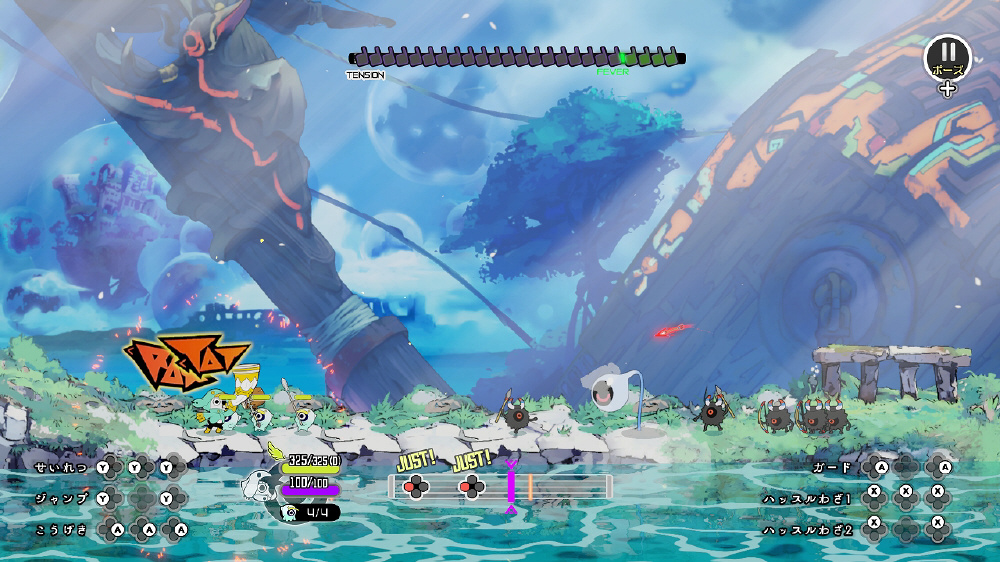Pause the game with the pause button
The image size is (1000, 562).
point(947,57)
